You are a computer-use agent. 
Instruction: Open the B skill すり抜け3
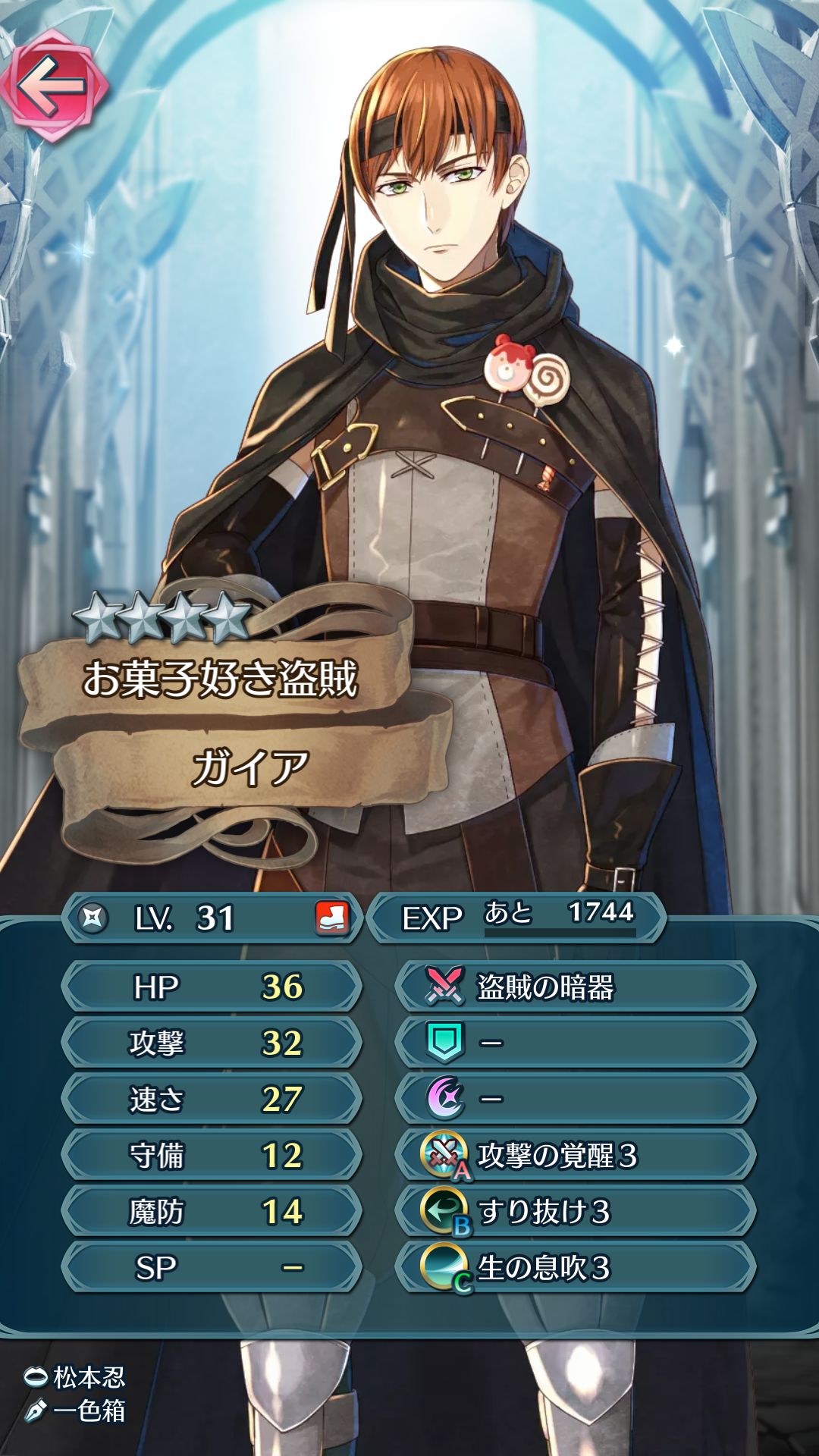(575, 1211)
